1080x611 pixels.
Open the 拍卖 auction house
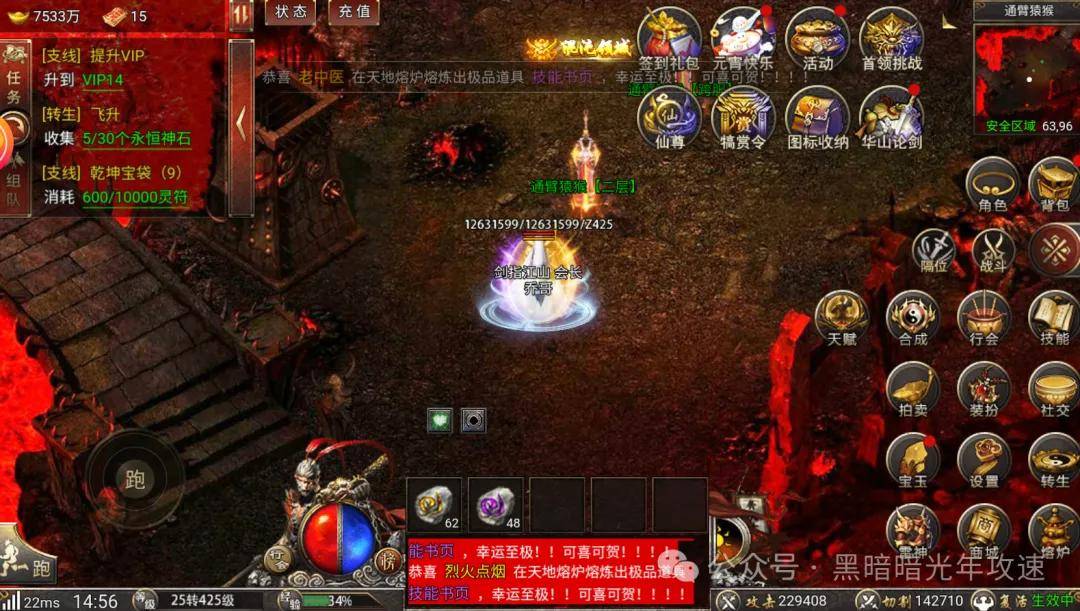pyautogui.click(x=912, y=388)
